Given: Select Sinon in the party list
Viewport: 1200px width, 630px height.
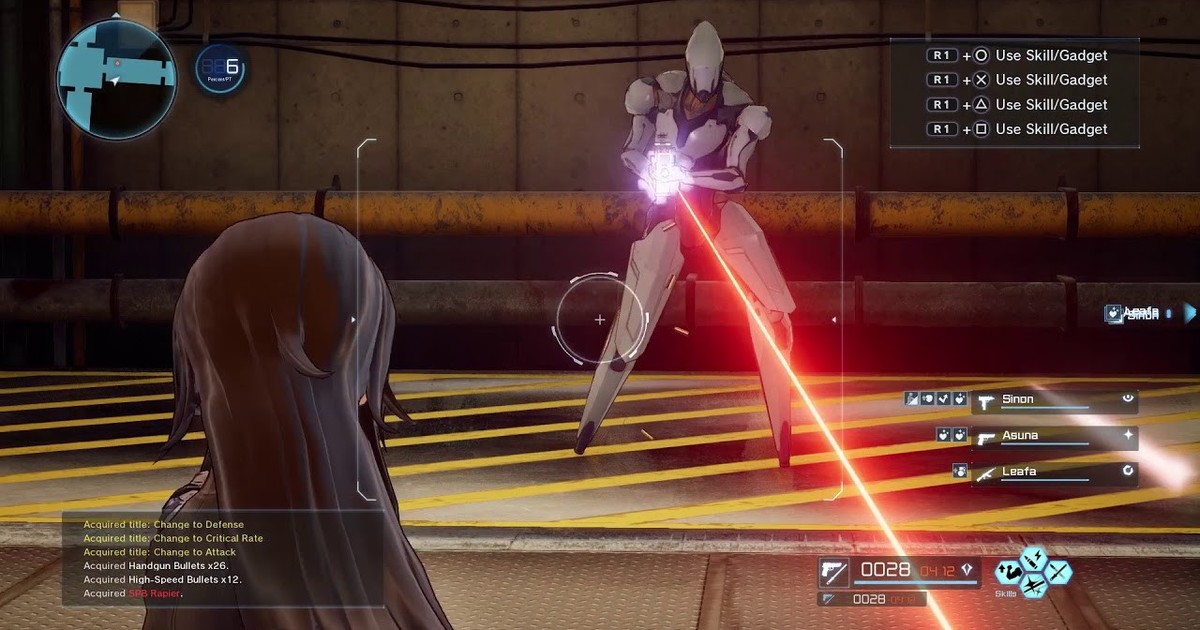Looking at the screenshot, I should [1054, 401].
